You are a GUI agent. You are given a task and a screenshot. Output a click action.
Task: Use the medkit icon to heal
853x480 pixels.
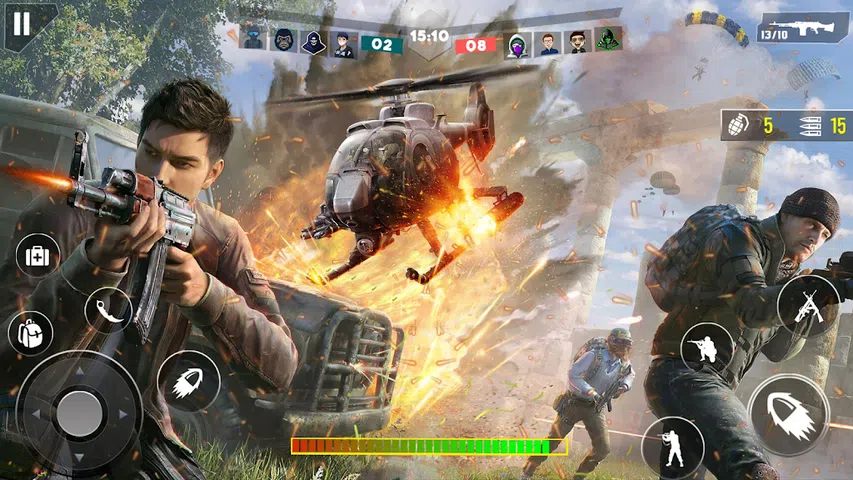click(x=38, y=256)
